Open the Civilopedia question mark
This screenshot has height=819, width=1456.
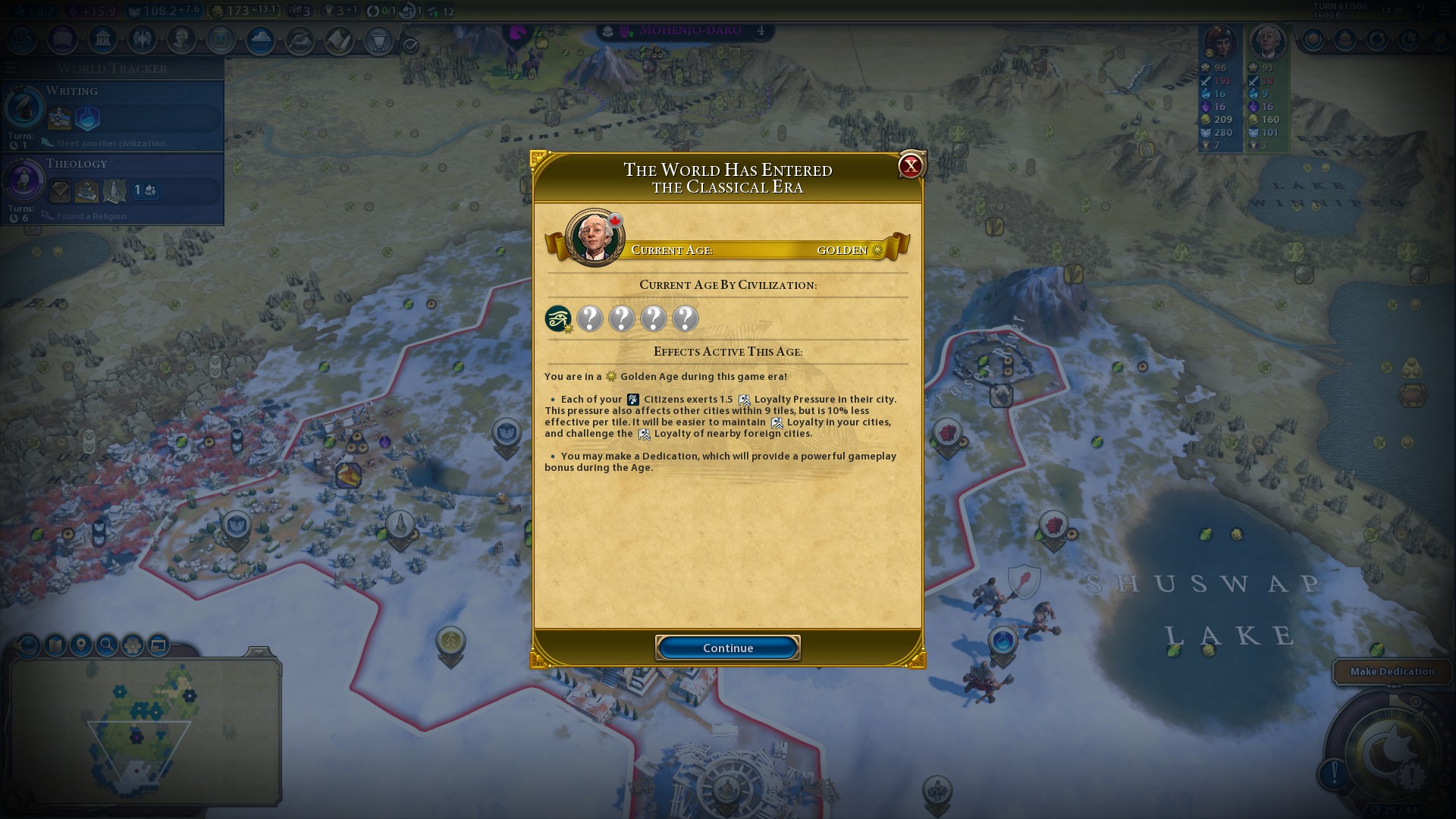1420,11
